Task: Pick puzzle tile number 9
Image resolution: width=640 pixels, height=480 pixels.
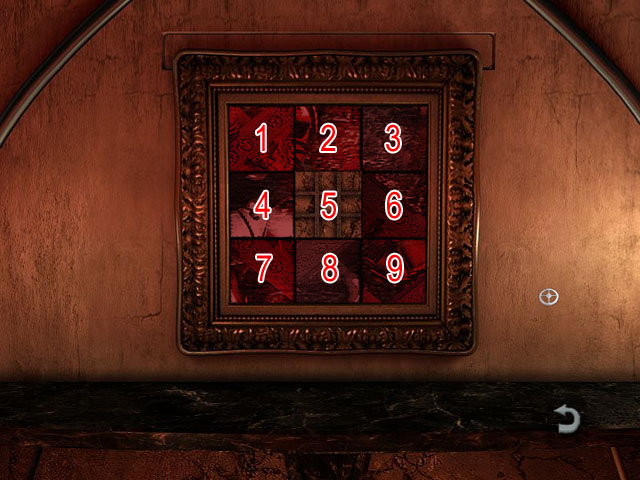Action: [x=393, y=269]
